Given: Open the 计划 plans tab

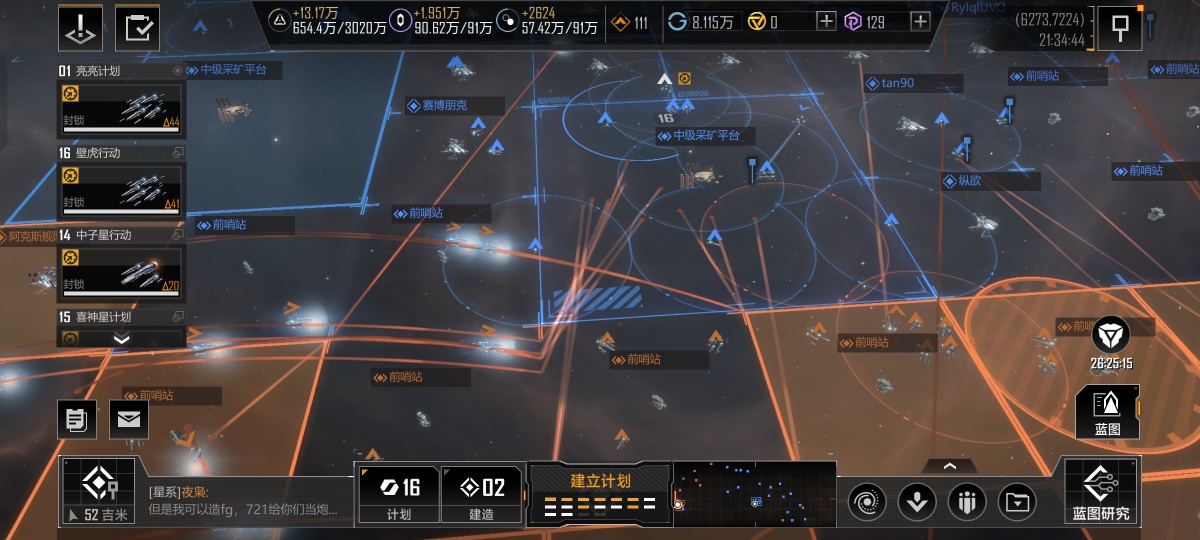Looking at the screenshot, I should [398, 494].
